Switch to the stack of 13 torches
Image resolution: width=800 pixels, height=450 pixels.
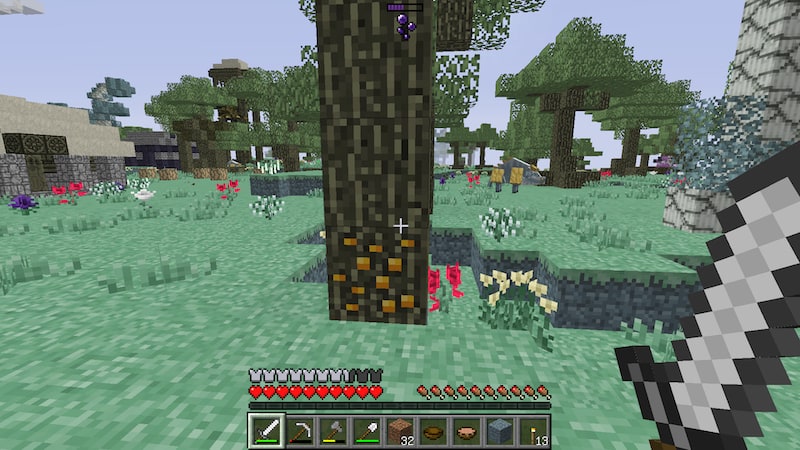(x=534, y=431)
